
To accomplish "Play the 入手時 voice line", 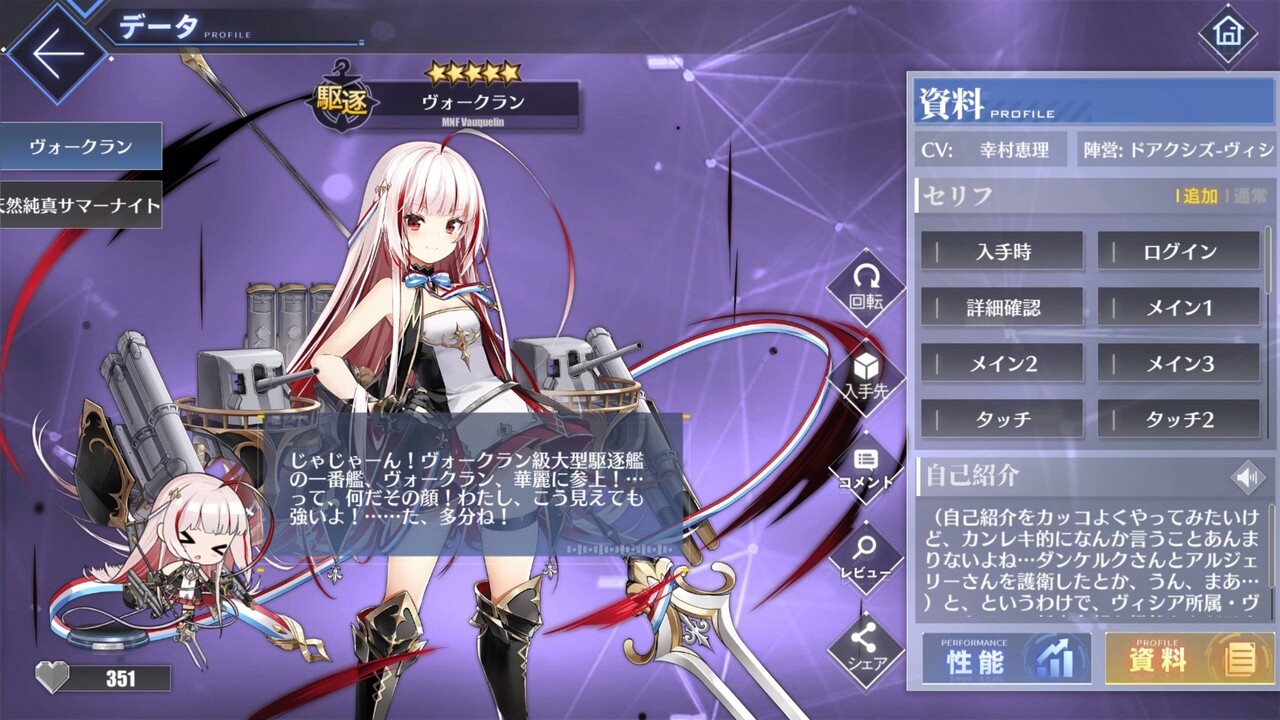I will point(1001,251).
